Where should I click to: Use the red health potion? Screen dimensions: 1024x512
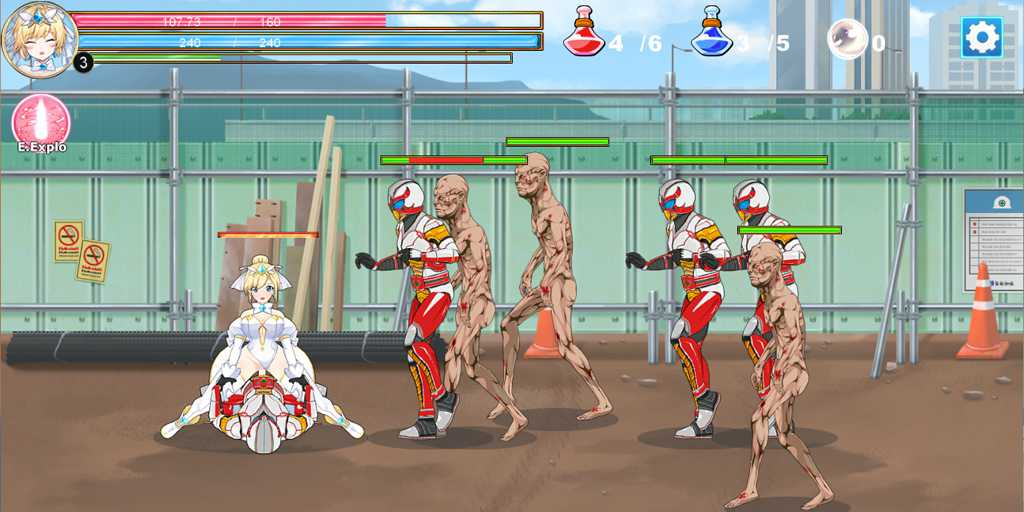point(584,32)
